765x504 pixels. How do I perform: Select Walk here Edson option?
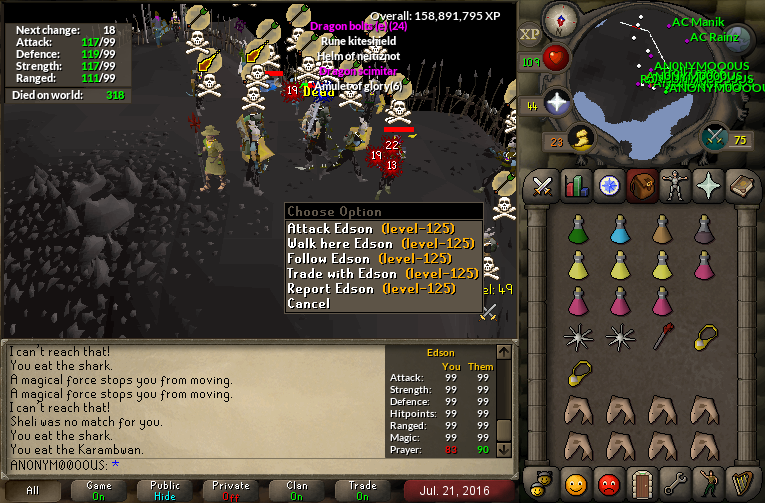click(380, 244)
